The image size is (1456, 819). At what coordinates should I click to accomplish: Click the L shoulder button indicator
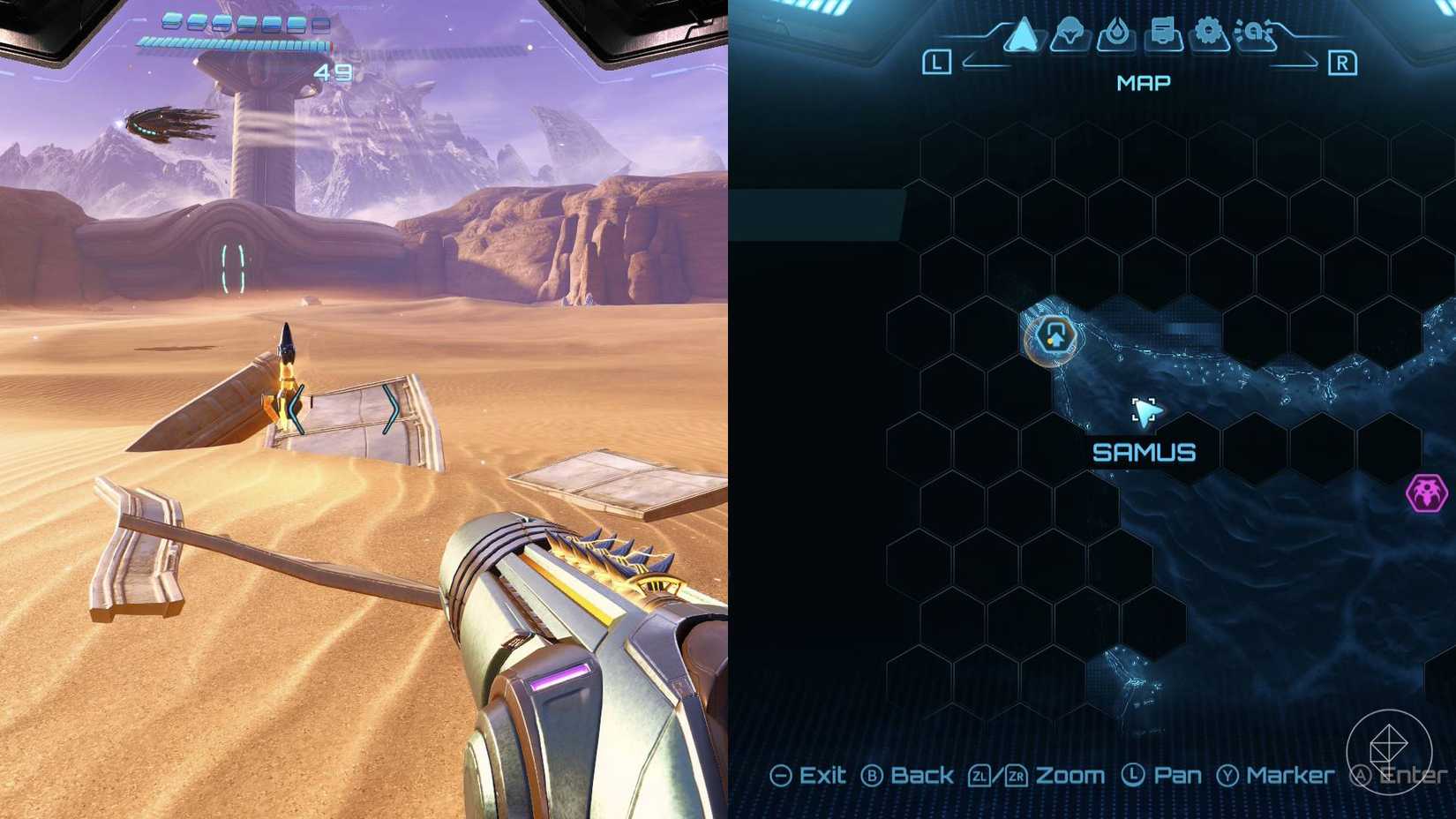[939, 62]
